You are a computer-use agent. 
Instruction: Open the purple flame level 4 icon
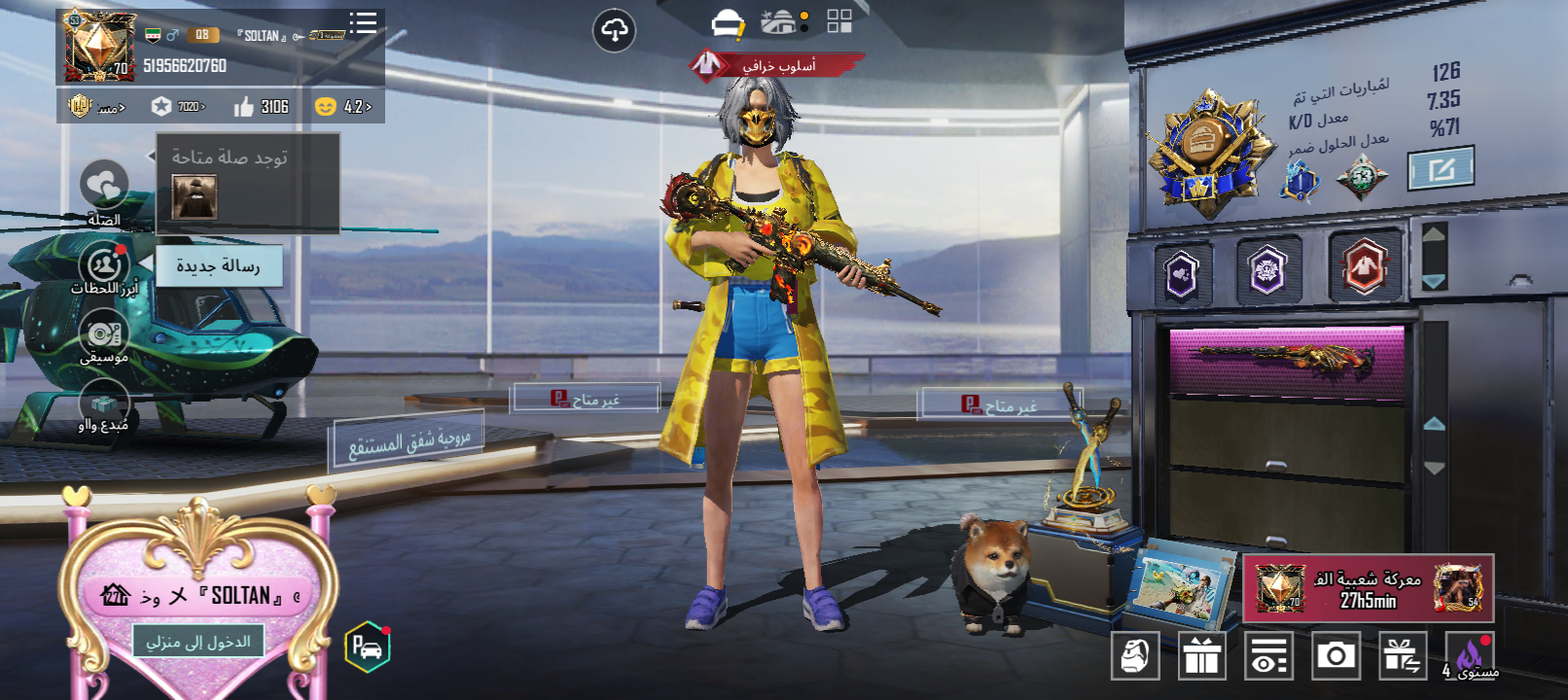[x=1470, y=656]
